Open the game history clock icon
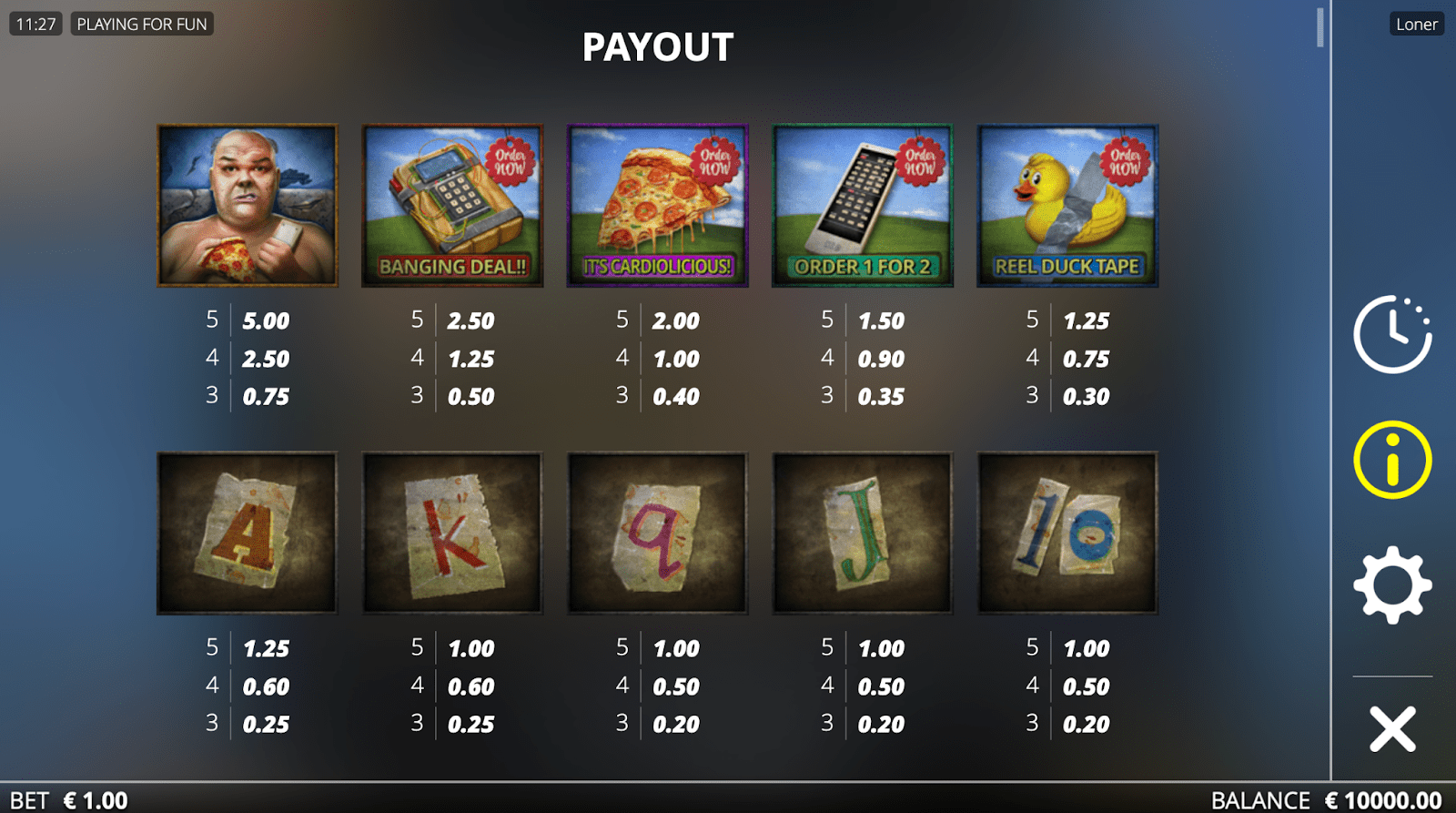The image size is (1456, 813). (1391, 334)
